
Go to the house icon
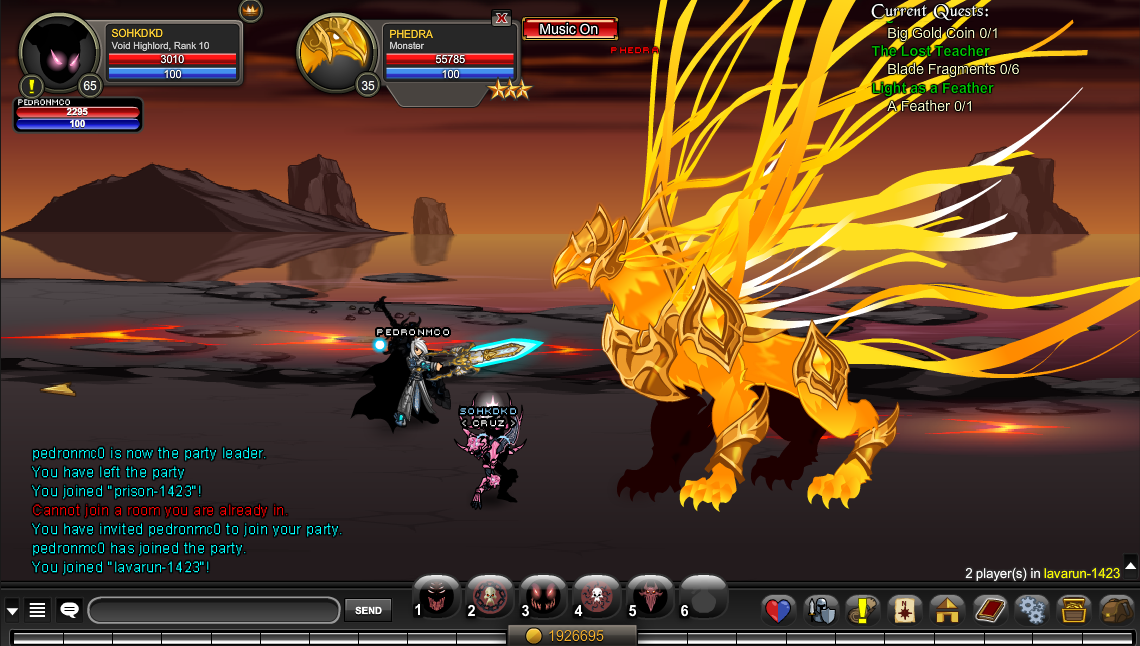(x=946, y=610)
